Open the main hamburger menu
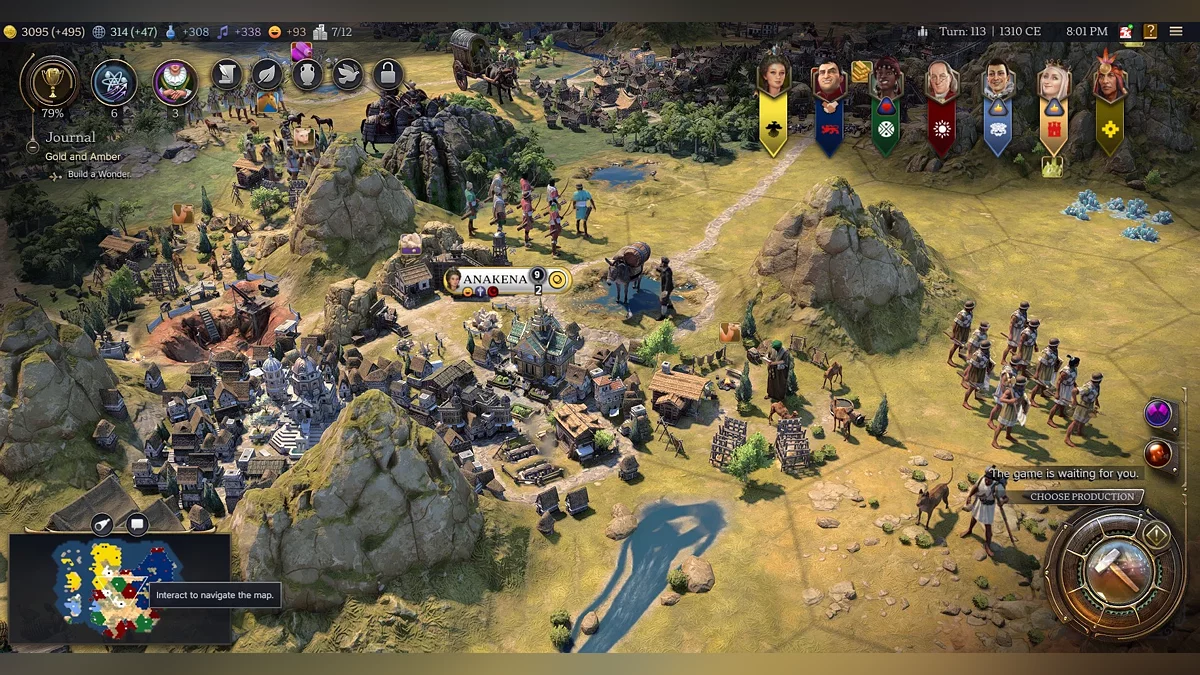1200x675 pixels. [1174, 32]
